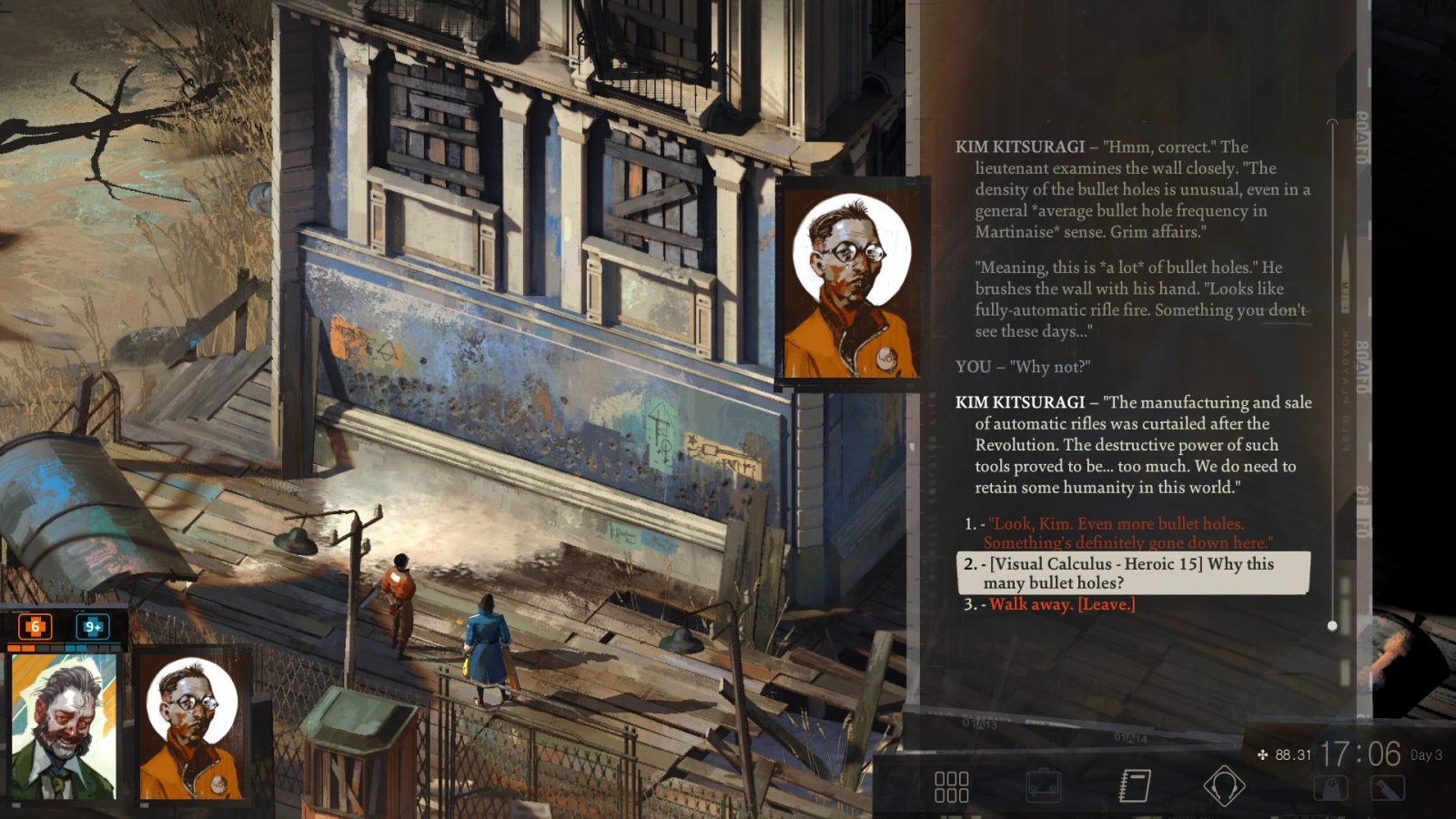Open the inventory briefcase icon

coord(1042,785)
